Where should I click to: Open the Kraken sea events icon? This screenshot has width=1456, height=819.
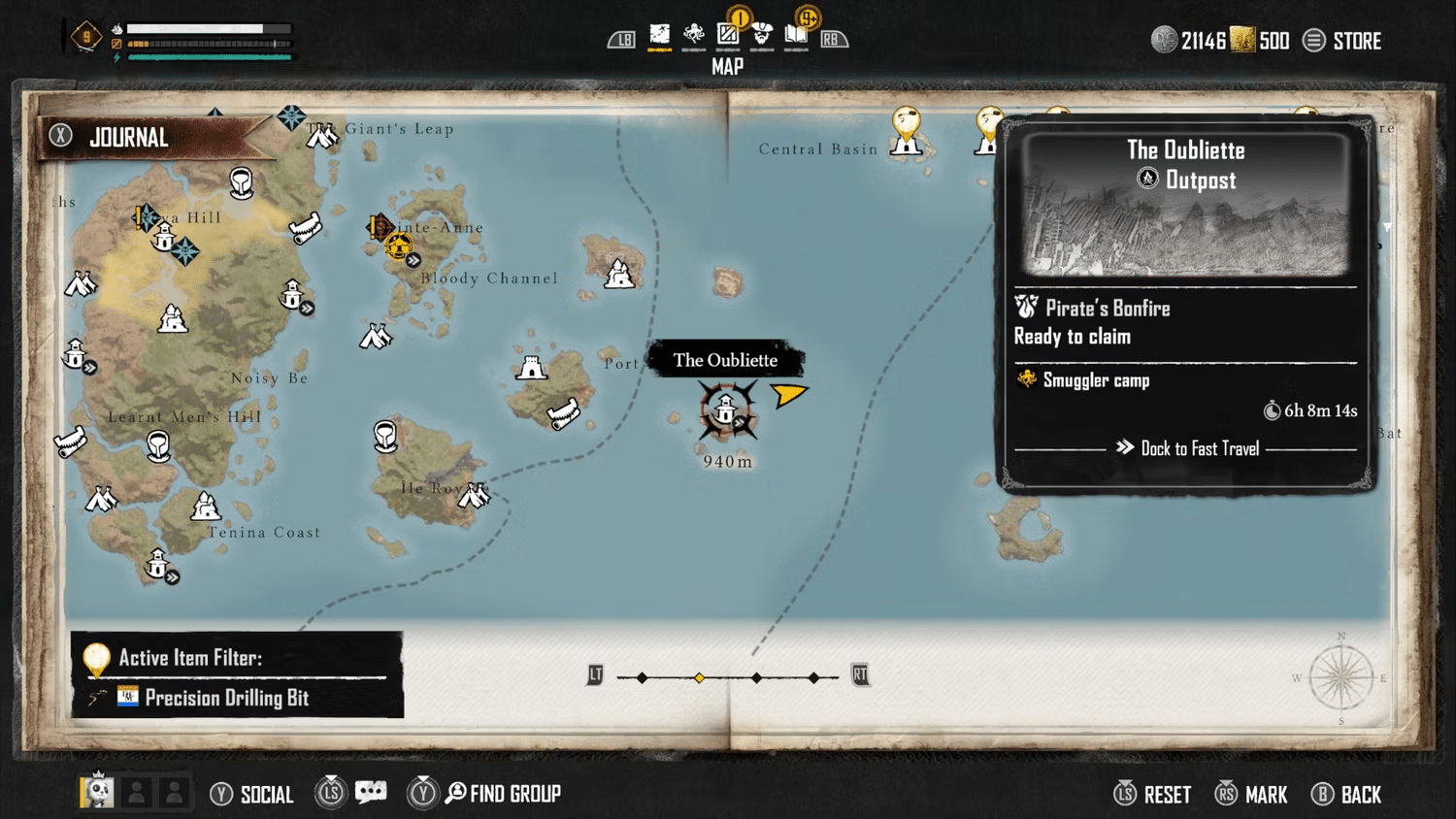pos(693,34)
